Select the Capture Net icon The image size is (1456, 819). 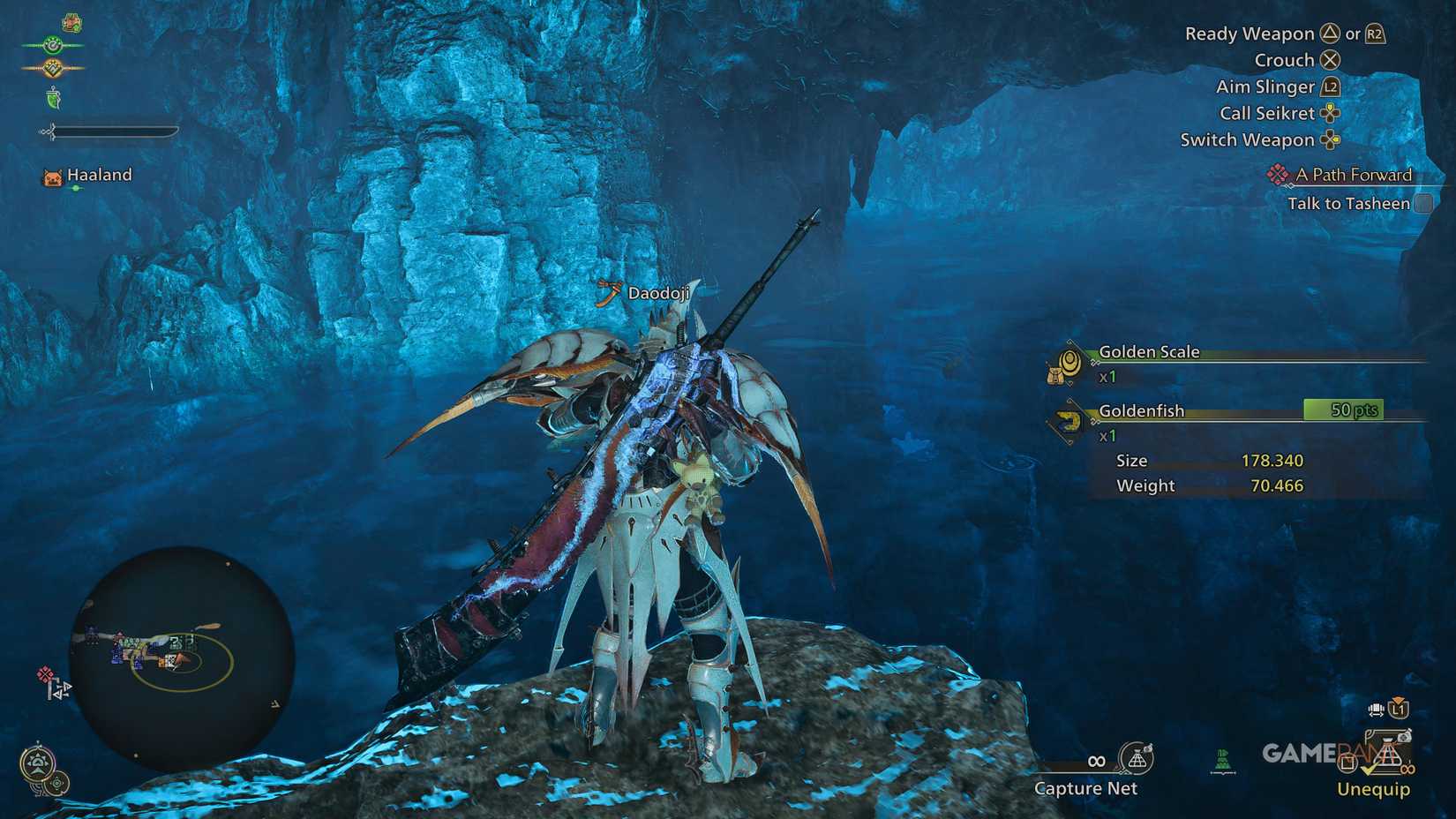pos(1135,761)
